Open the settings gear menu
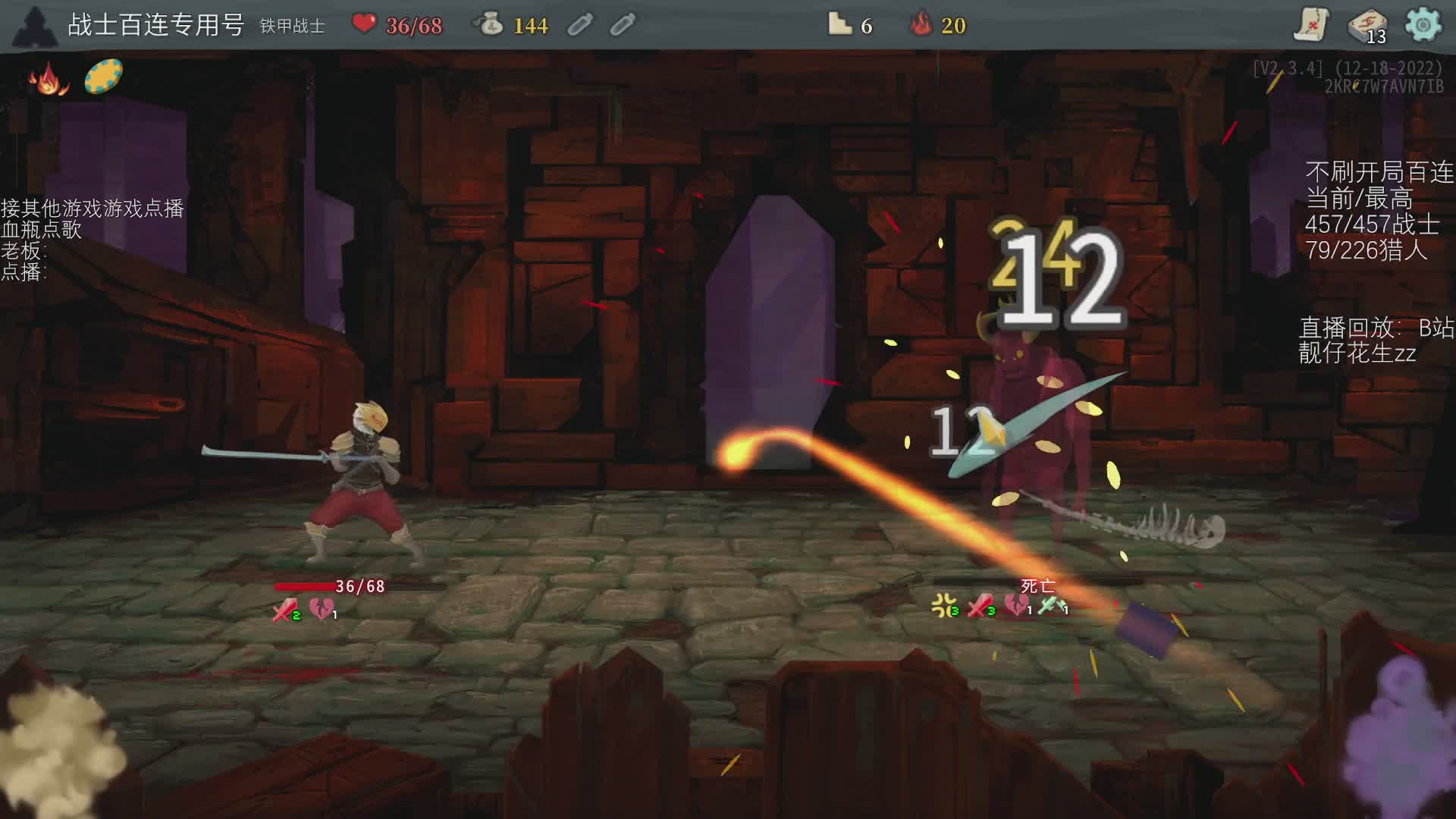1456x819 pixels. [x=1423, y=25]
